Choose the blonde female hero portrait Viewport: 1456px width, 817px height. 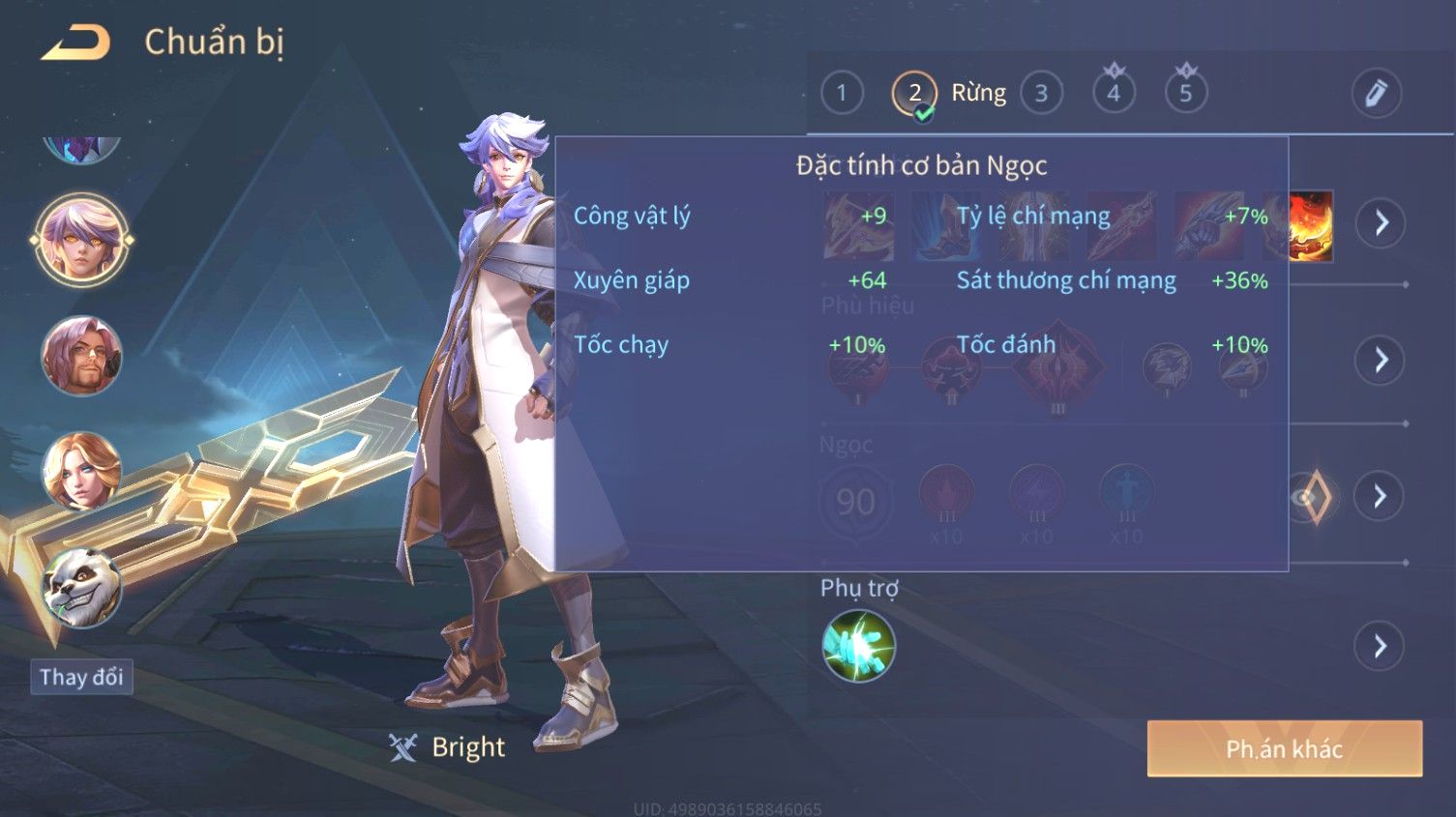point(81,471)
